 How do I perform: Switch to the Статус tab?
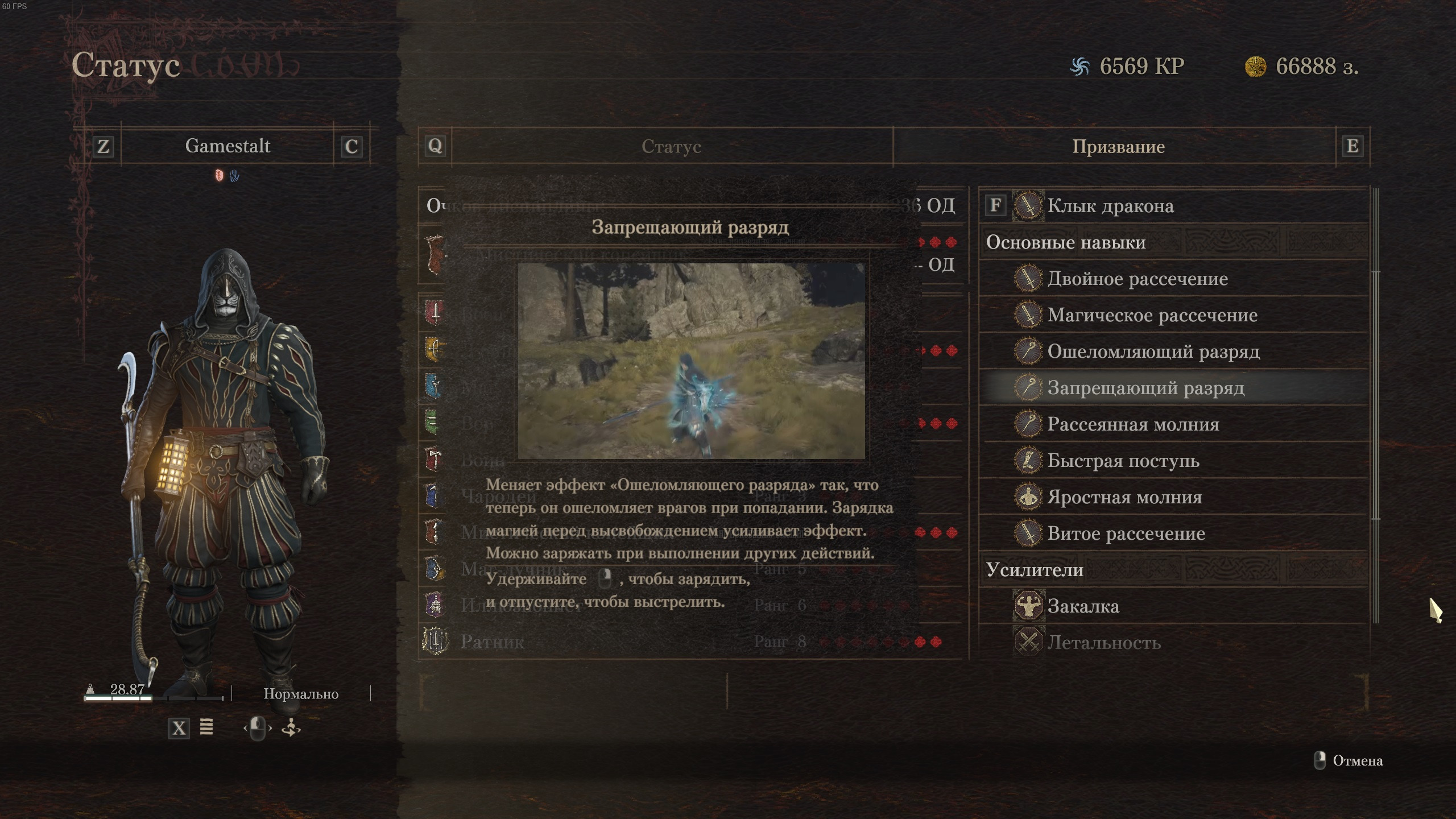pos(671,147)
